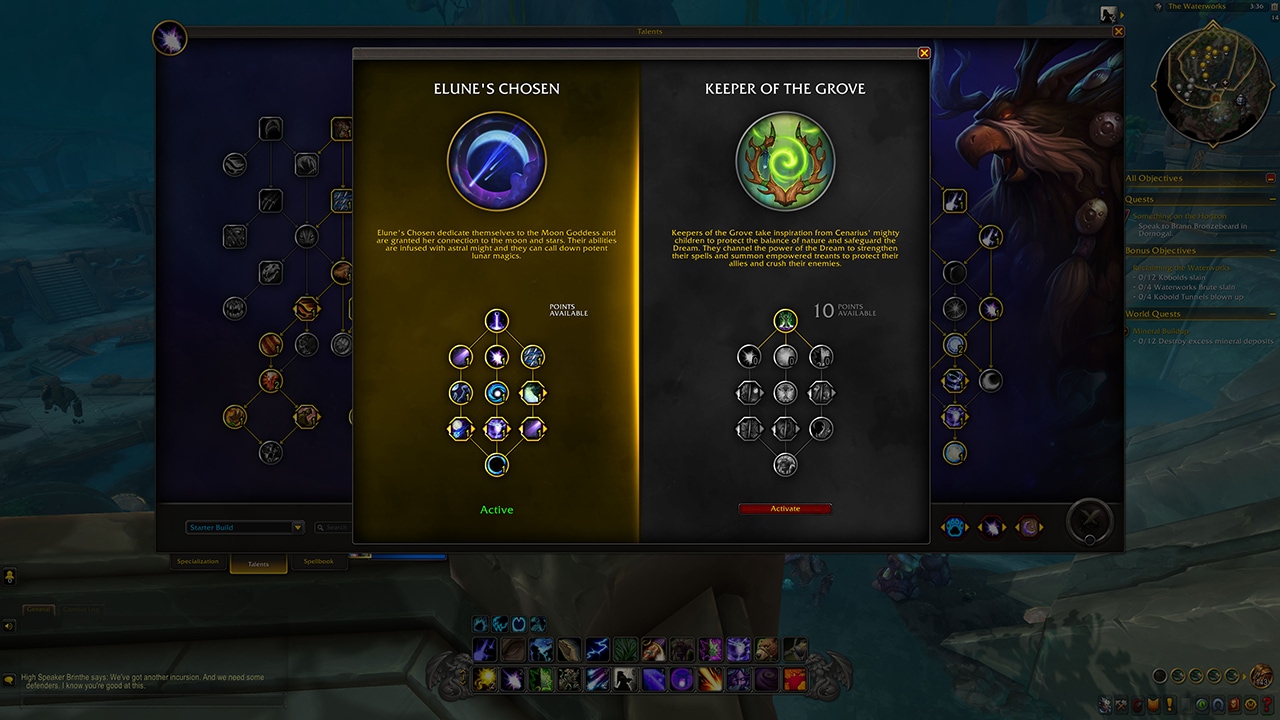Screen dimensions: 1280x720
Task: Toggle the hexagonal choice node in Elune's Chosen middle row
Action: [x=532, y=392]
